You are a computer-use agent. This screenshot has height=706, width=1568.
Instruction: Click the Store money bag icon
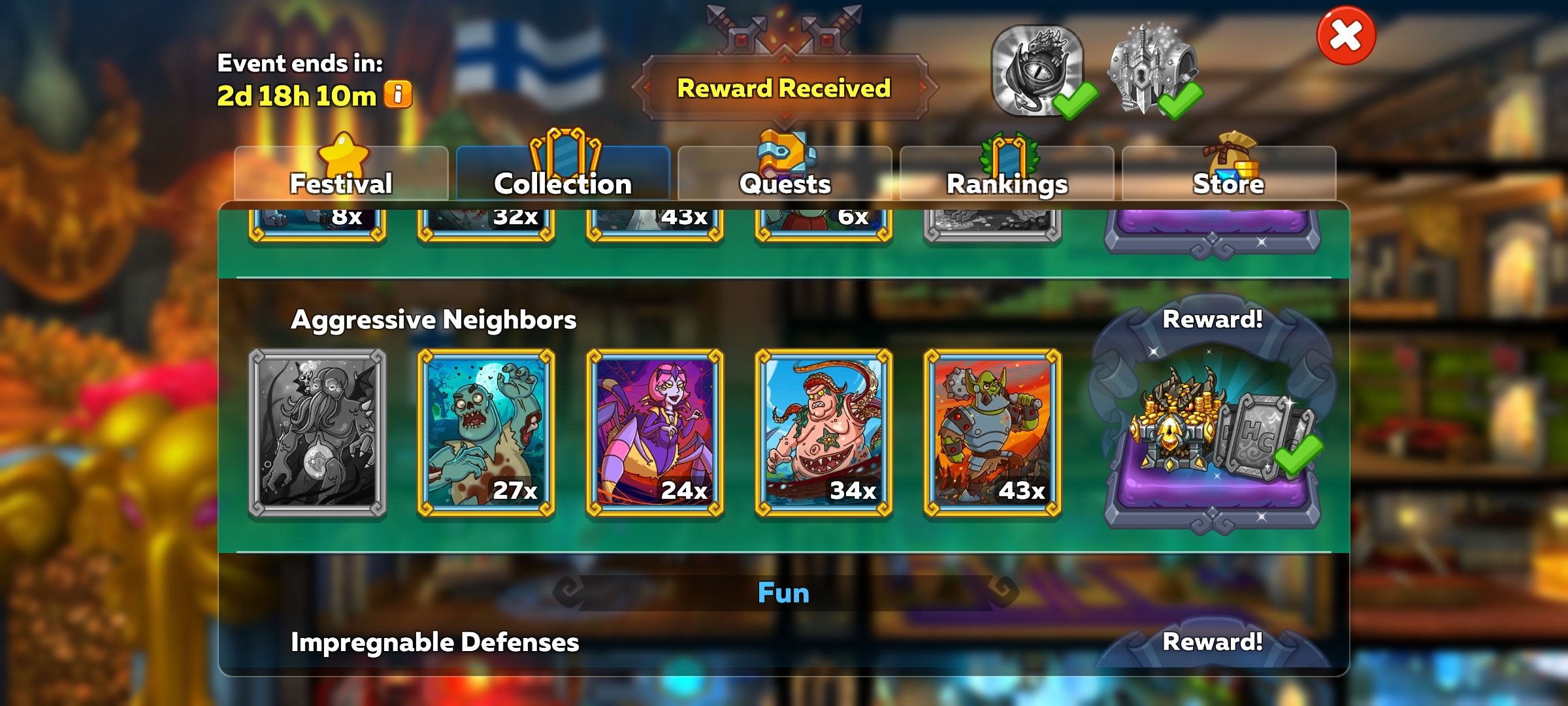tap(1230, 151)
